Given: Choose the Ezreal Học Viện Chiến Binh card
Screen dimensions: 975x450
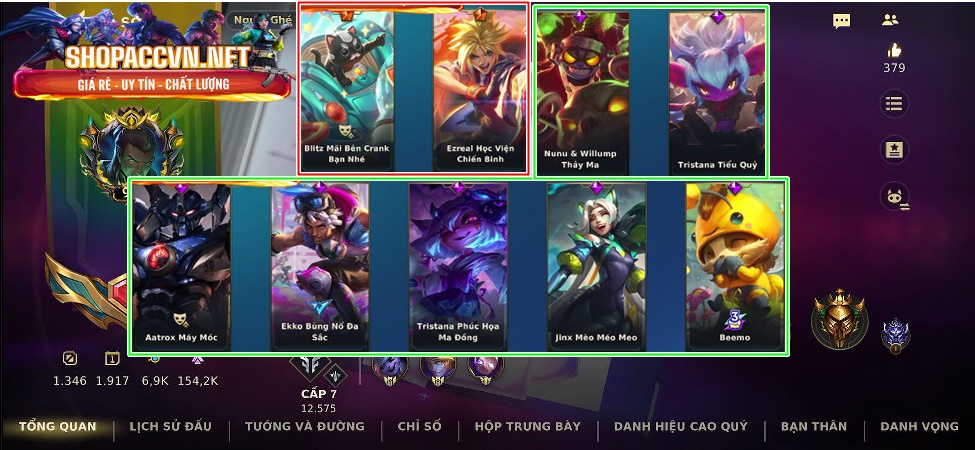Looking at the screenshot, I should coord(481,90).
